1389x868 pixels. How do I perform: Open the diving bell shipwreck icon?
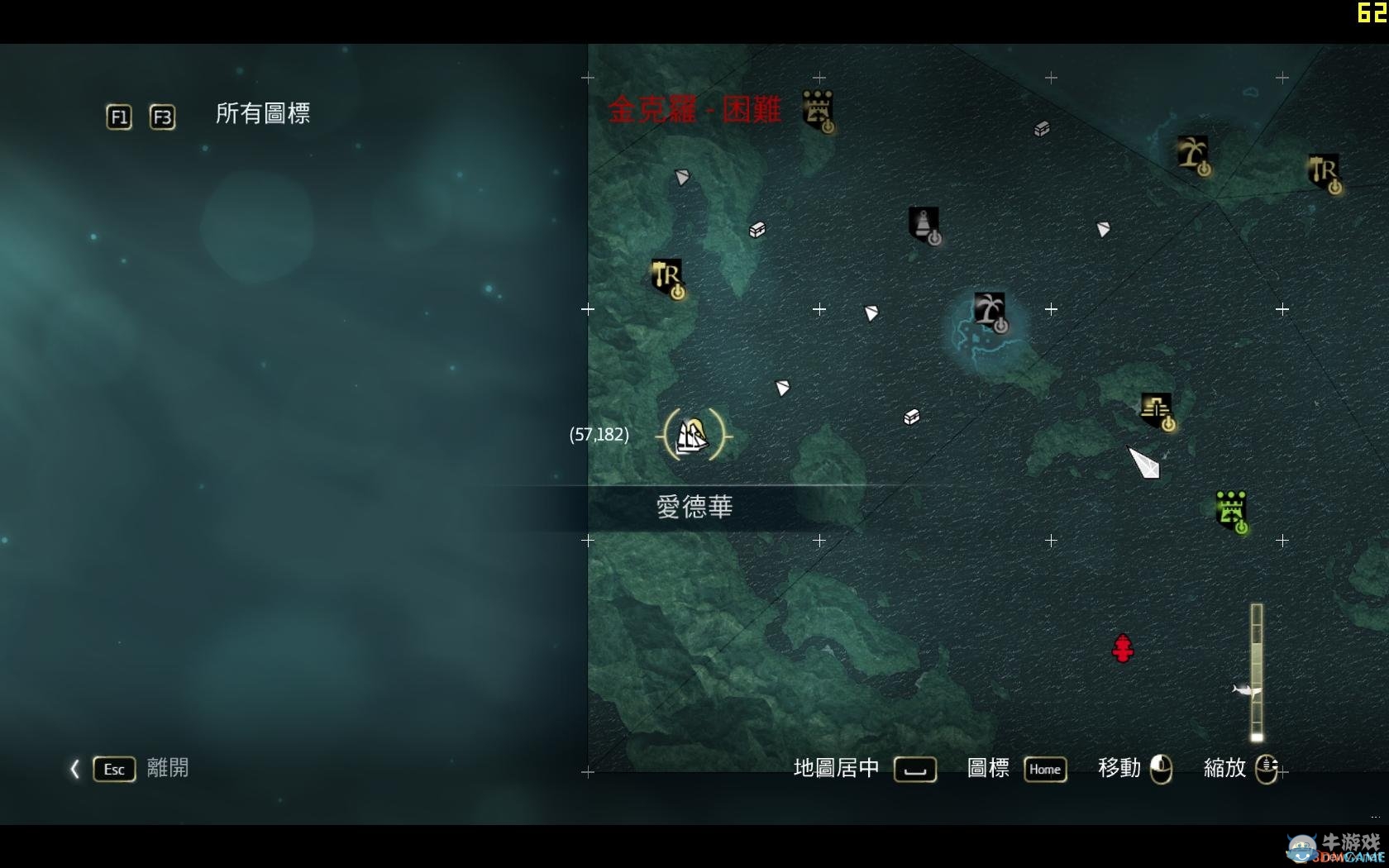(x=924, y=223)
